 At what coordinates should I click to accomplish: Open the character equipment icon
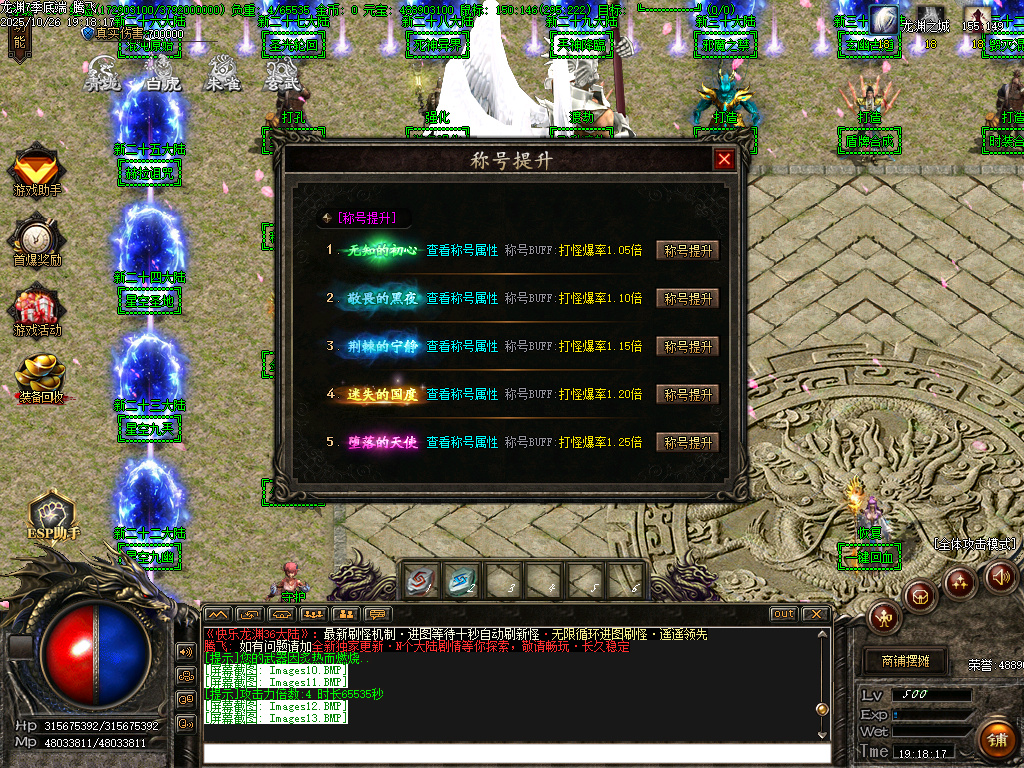click(x=884, y=617)
